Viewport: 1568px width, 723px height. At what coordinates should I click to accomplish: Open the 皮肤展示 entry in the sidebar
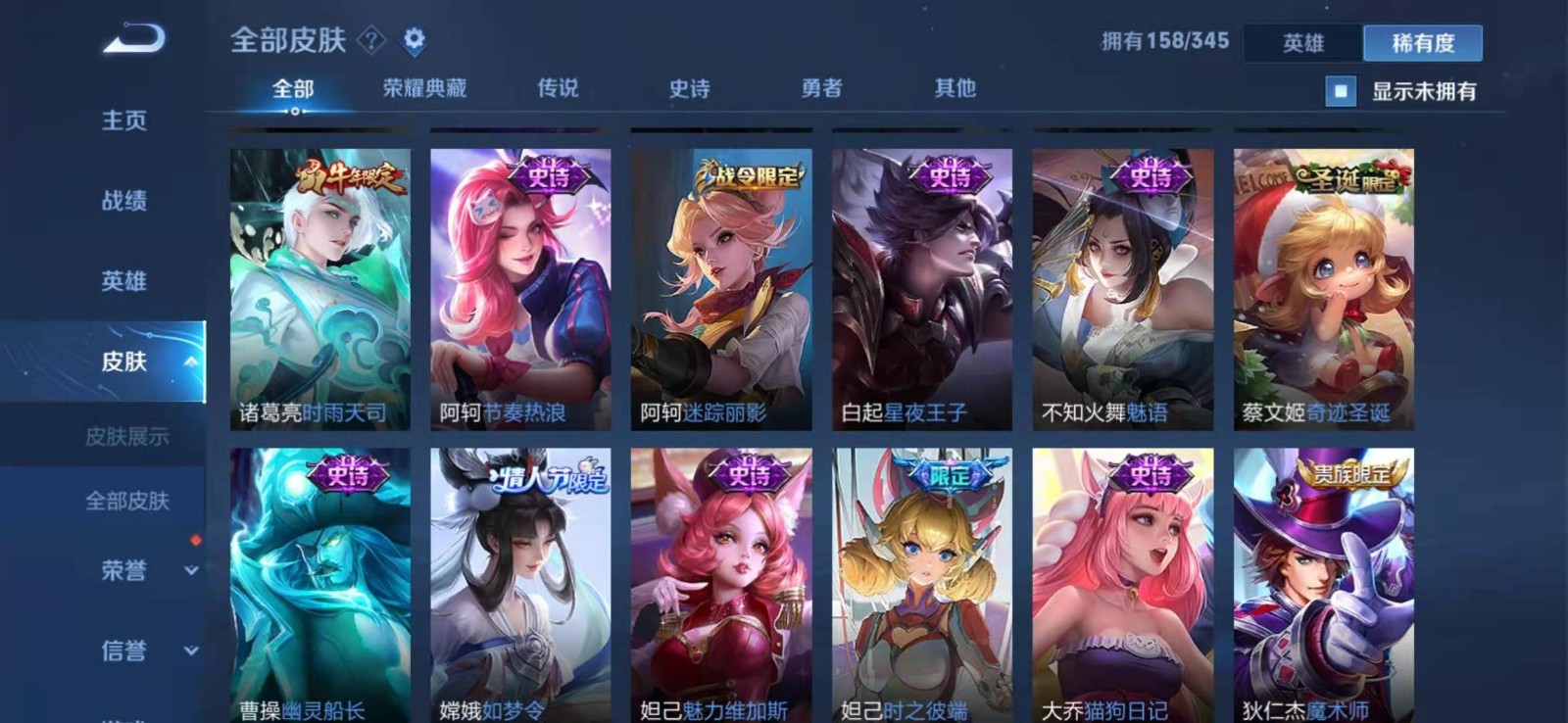[130, 438]
